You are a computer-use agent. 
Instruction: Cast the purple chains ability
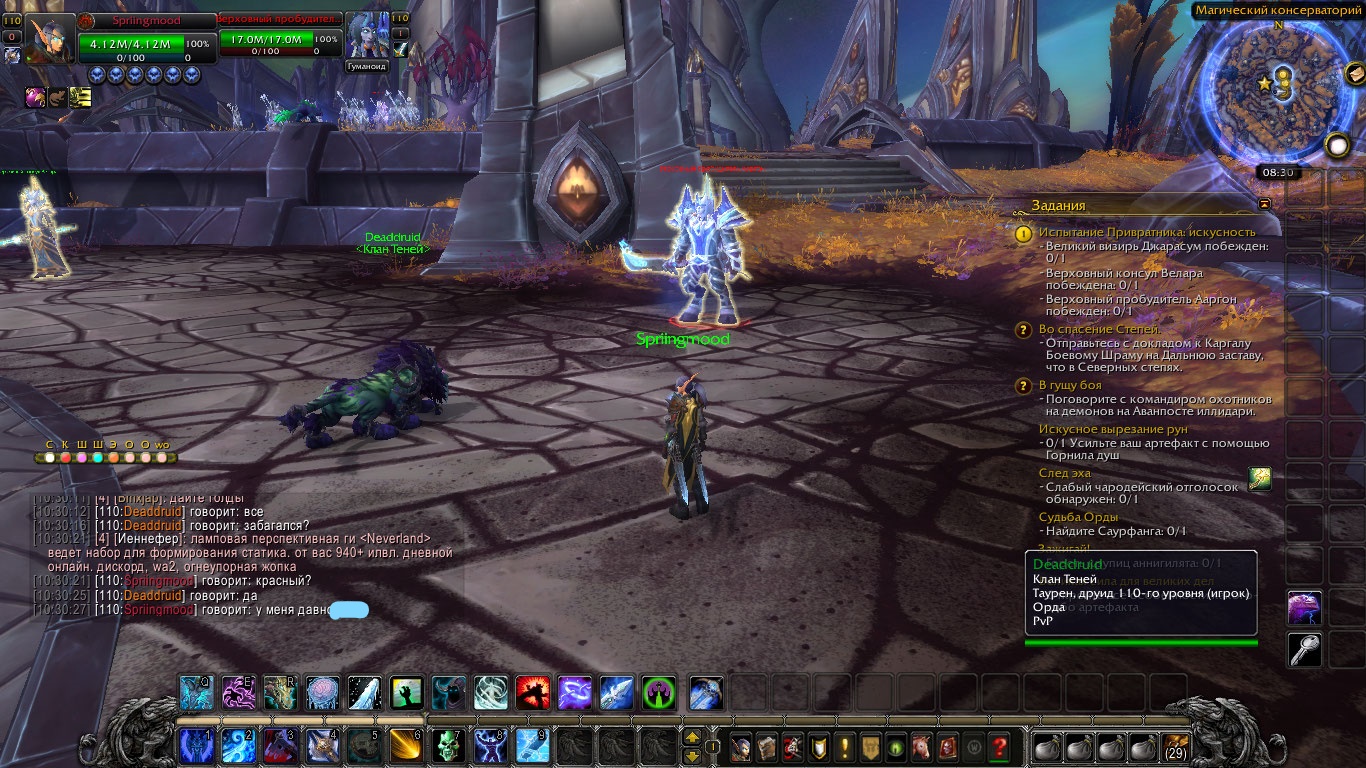574,692
